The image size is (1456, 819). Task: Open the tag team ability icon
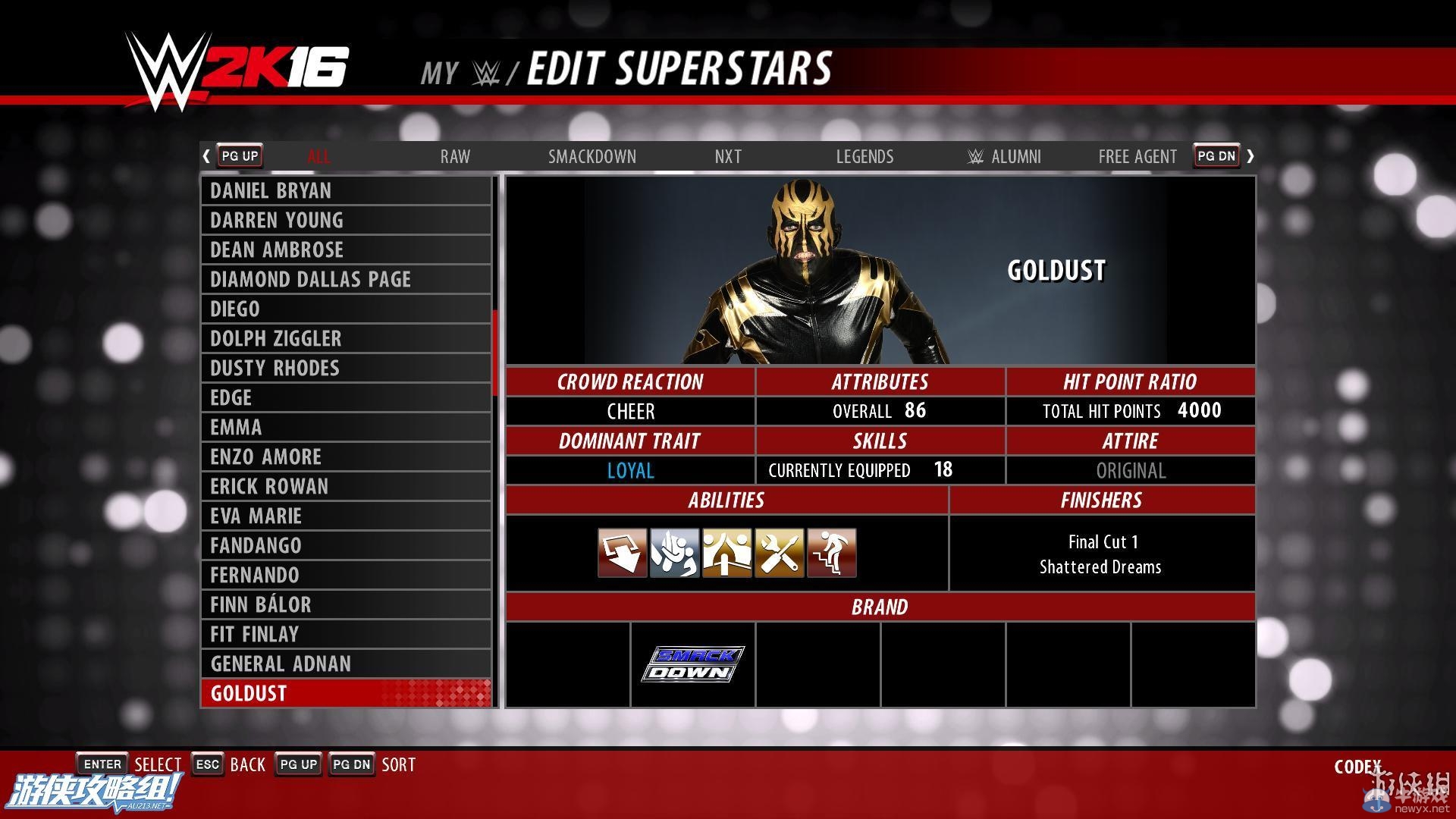pyautogui.click(x=726, y=553)
